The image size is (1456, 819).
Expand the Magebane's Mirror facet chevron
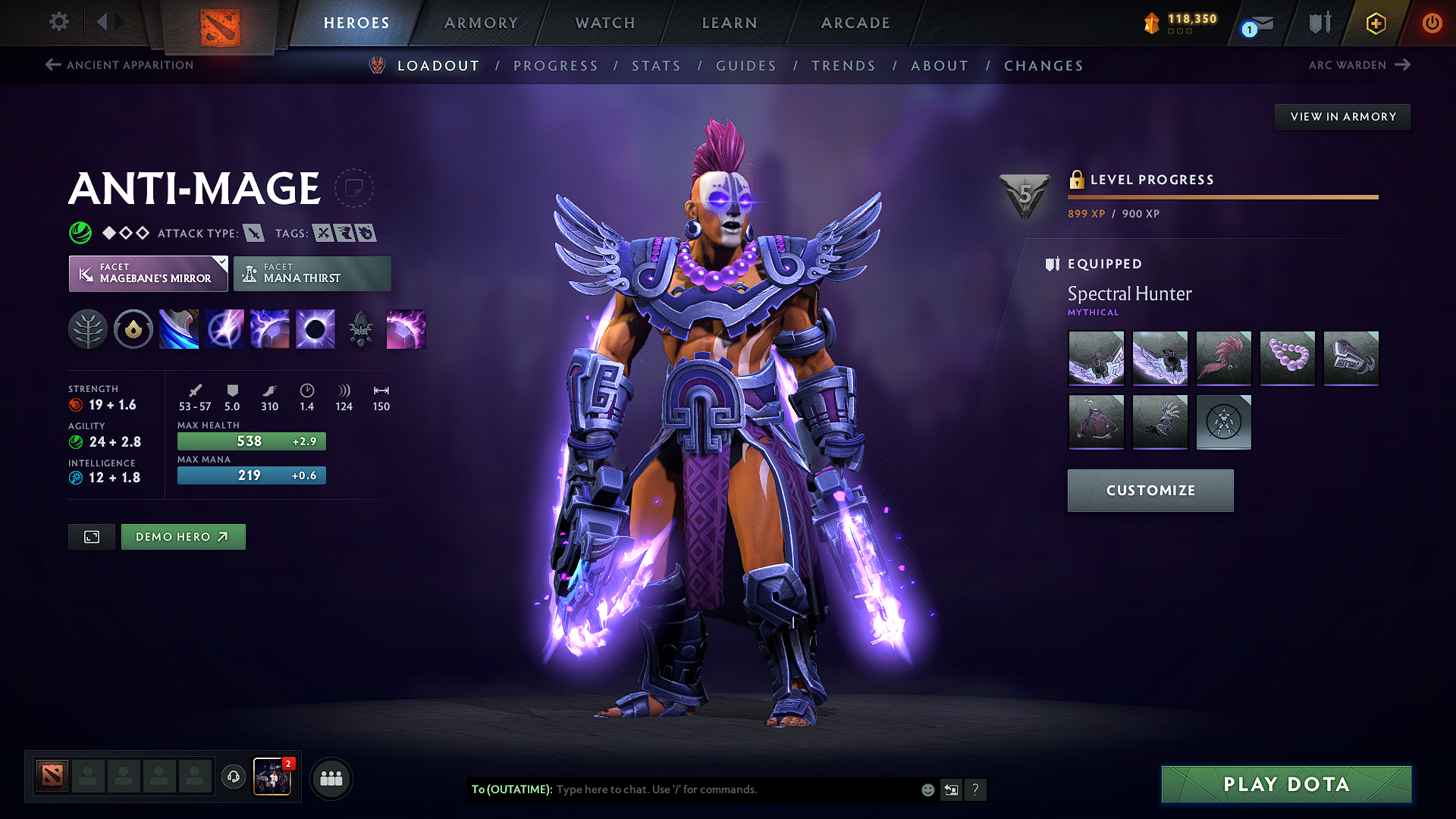click(221, 263)
